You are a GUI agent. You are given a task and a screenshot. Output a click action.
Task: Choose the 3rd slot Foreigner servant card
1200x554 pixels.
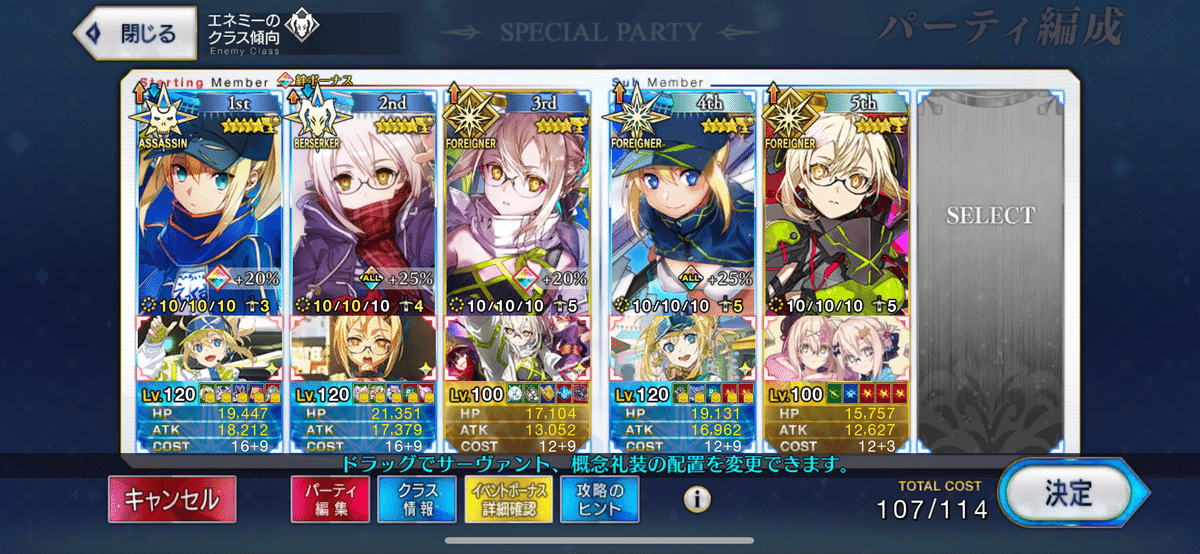click(x=520, y=200)
